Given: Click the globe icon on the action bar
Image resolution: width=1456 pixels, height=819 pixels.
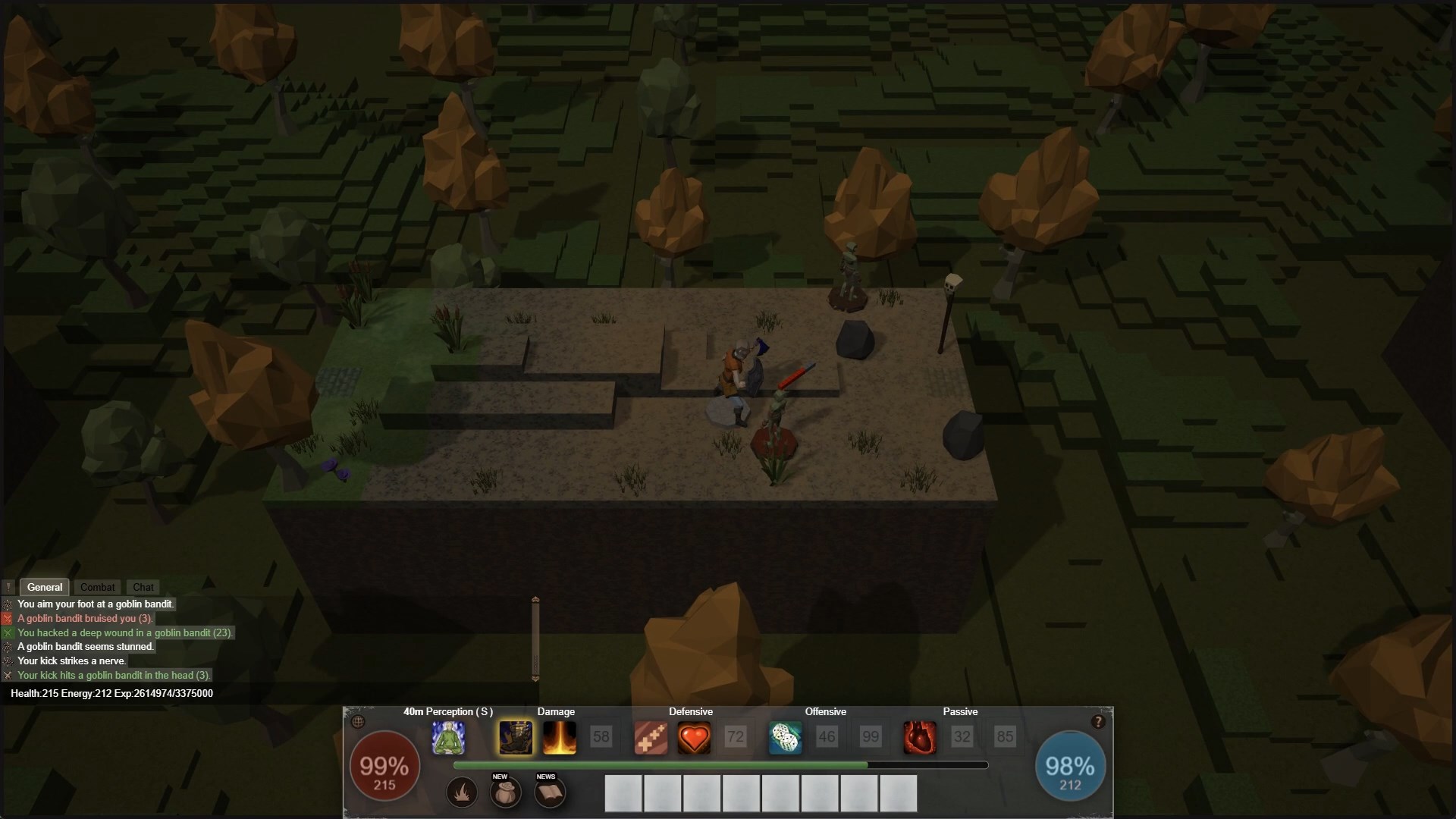Looking at the screenshot, I should (x=359, y=722).
